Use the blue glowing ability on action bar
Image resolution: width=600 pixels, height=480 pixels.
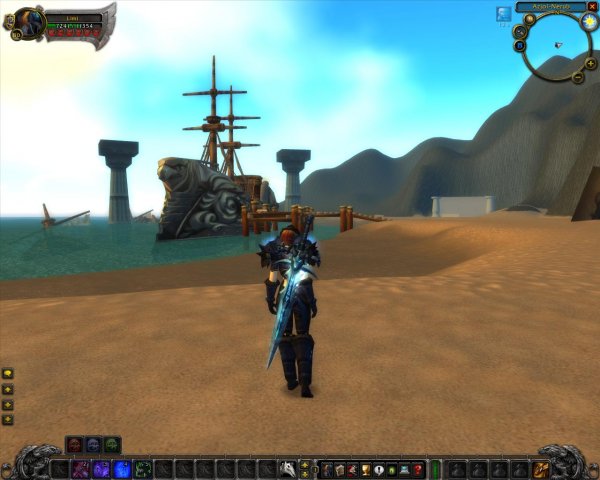(122, 469)
